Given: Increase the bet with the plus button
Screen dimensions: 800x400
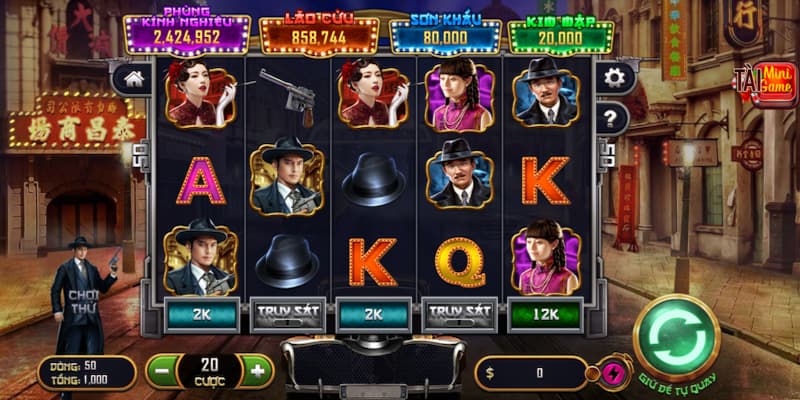Looking at the screenshot, I should pos(257,372).
